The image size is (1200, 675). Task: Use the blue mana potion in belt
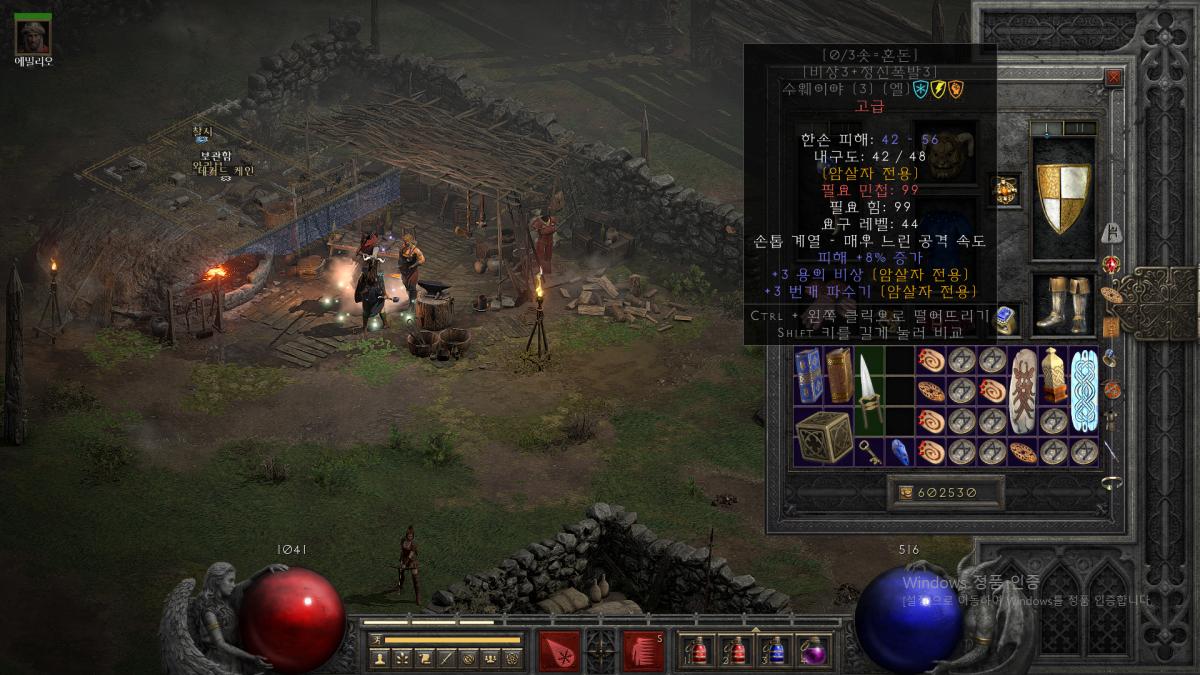tap(776, 651)
